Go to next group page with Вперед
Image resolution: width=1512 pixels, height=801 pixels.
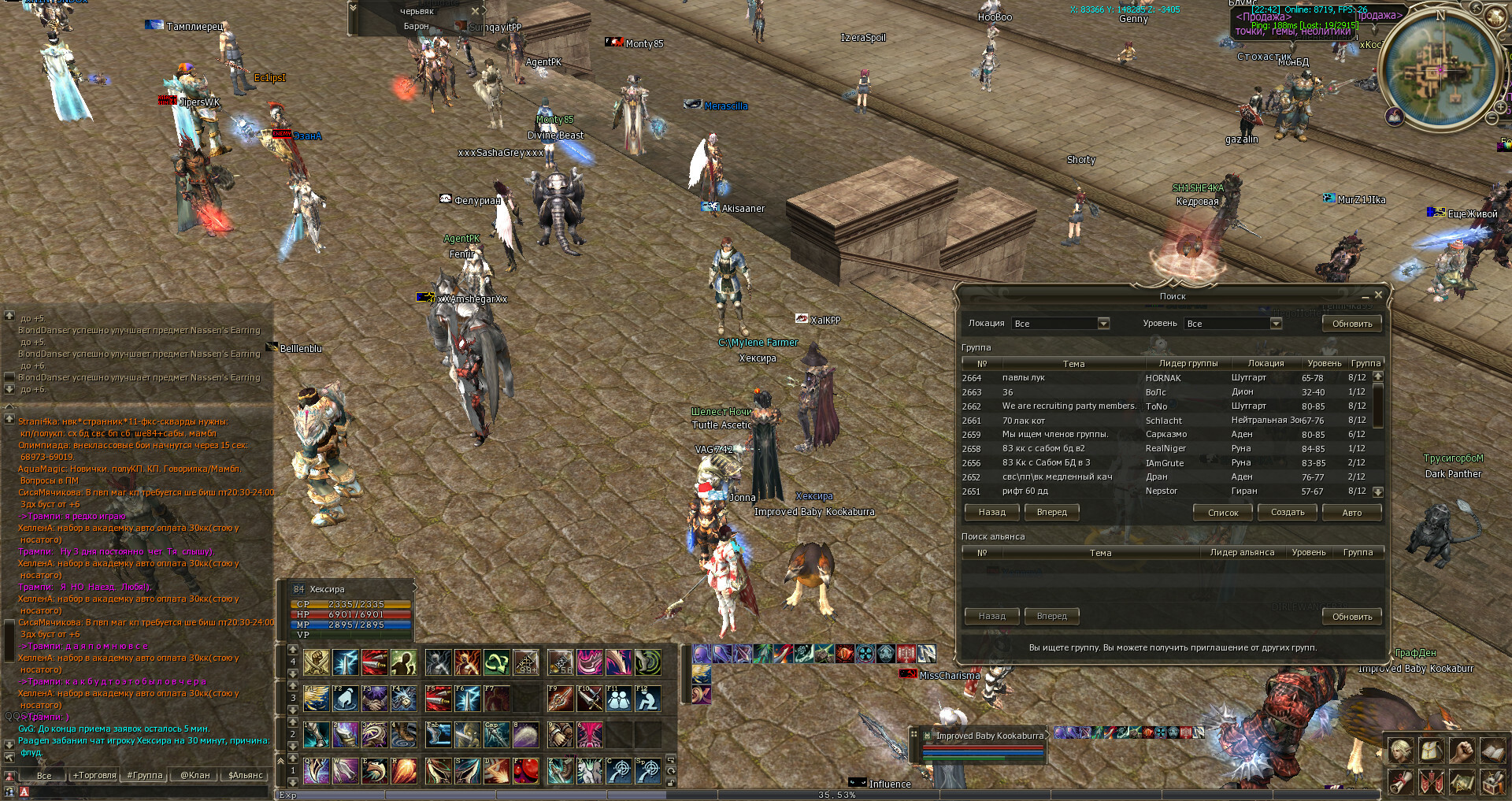[1051, 512]
